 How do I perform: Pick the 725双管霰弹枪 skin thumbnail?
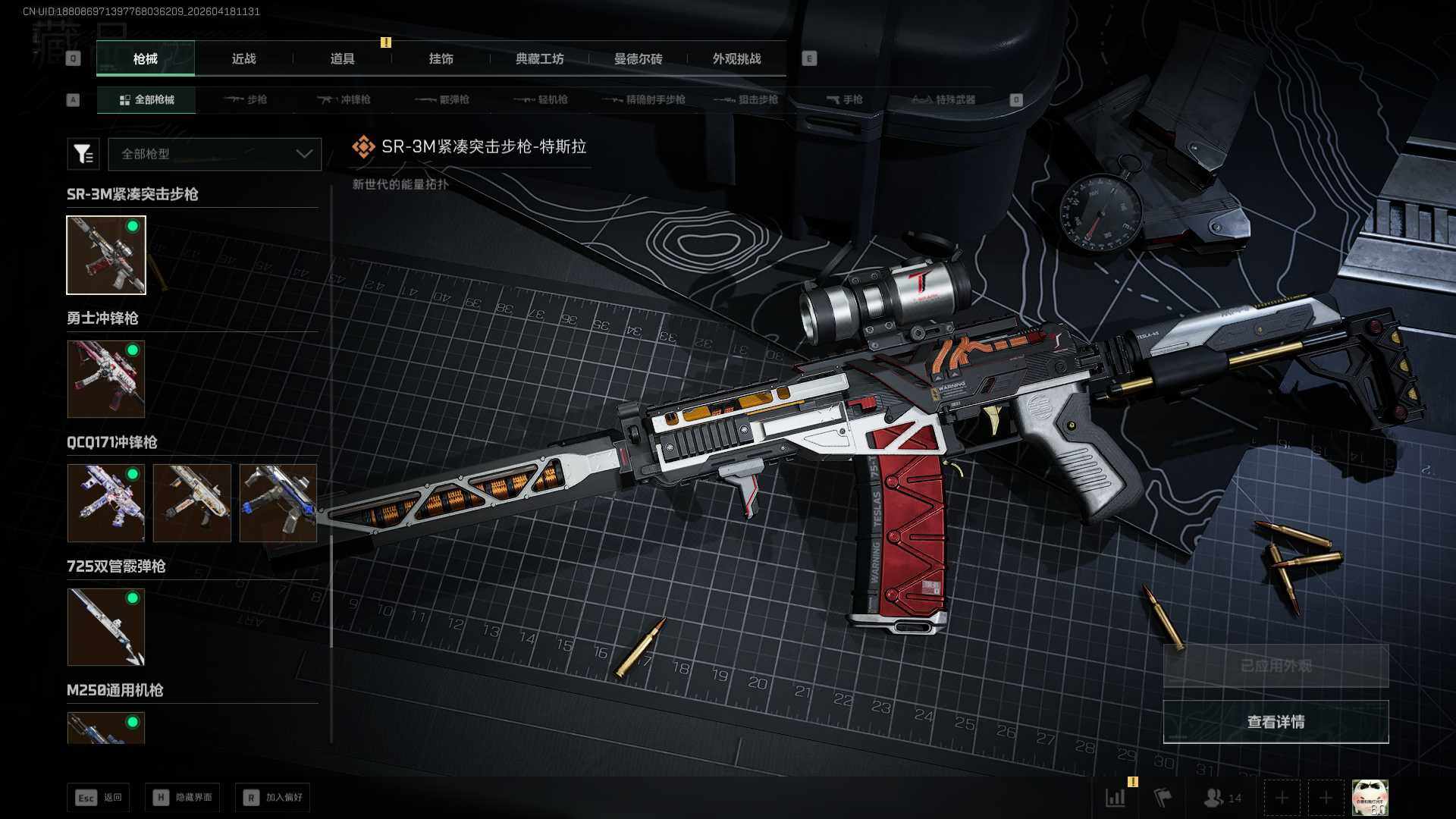tap(106, 626)
